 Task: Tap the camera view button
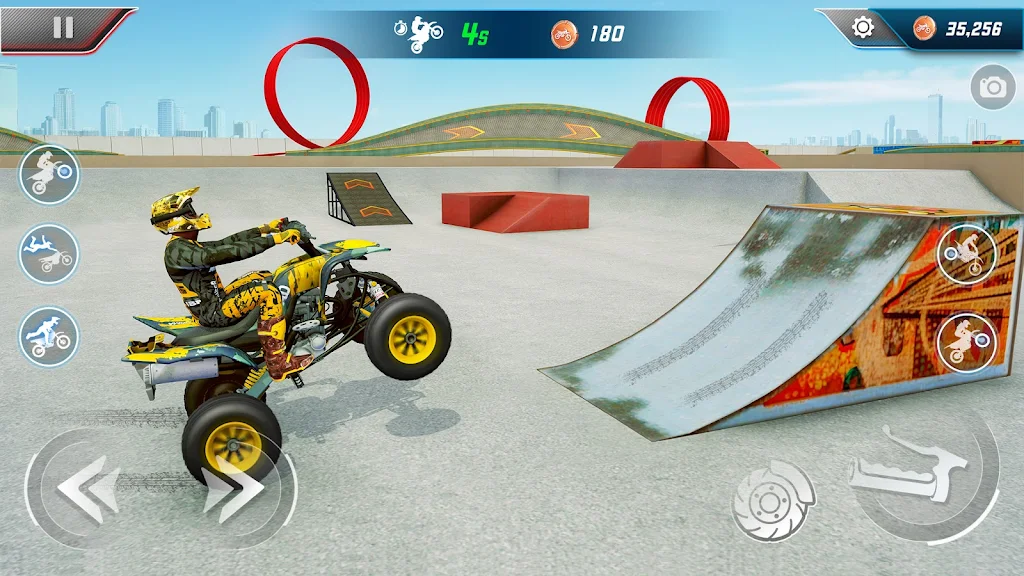tap(992, 88)
